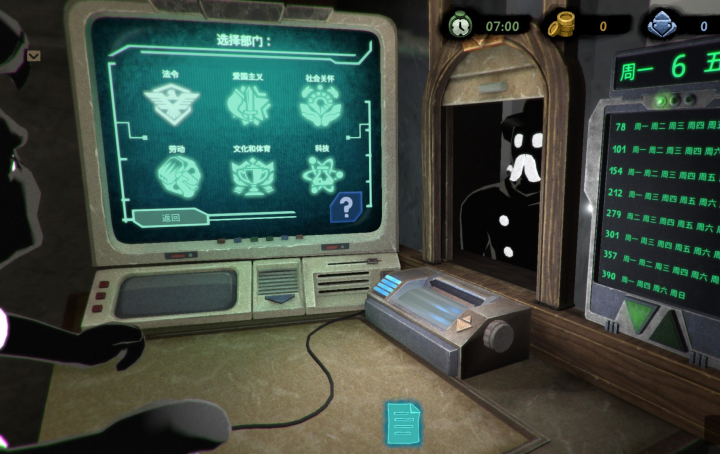This screenshot has width=720, height=454.
Task: Go back with the 返回 button
Action: coord(171,218)
